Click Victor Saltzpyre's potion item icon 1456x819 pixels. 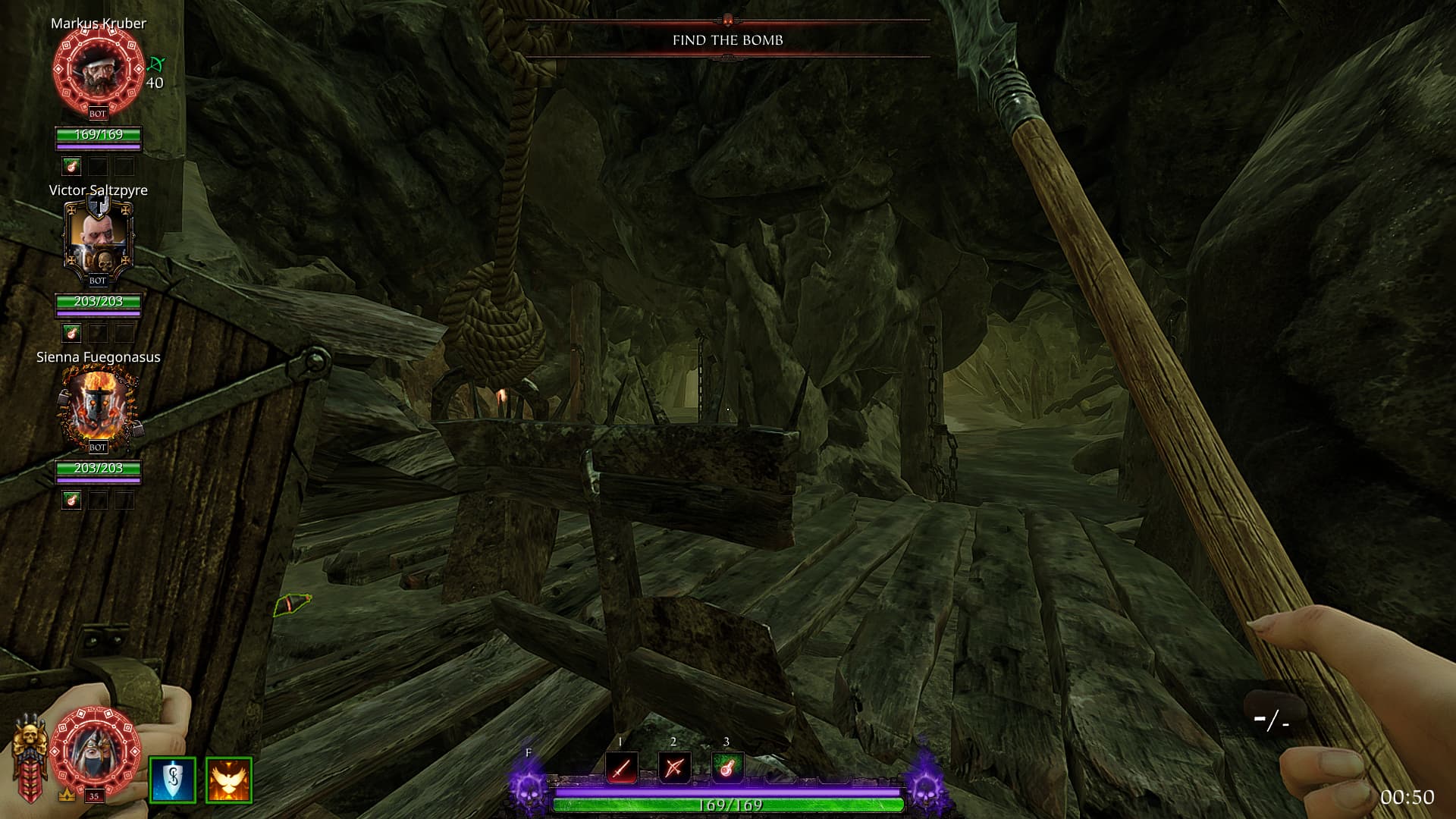pos(71,332)
